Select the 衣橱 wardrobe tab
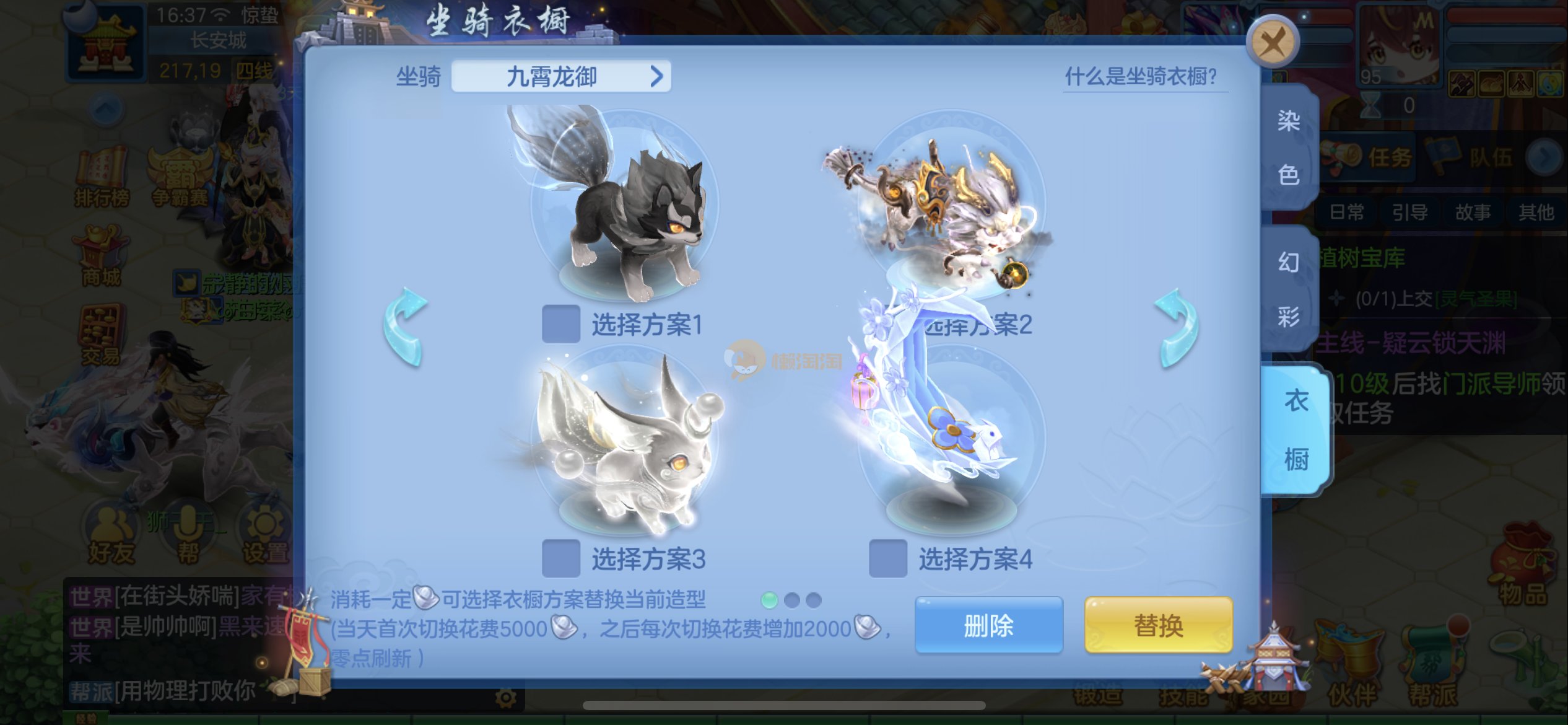 click(x=1296, y=429)
